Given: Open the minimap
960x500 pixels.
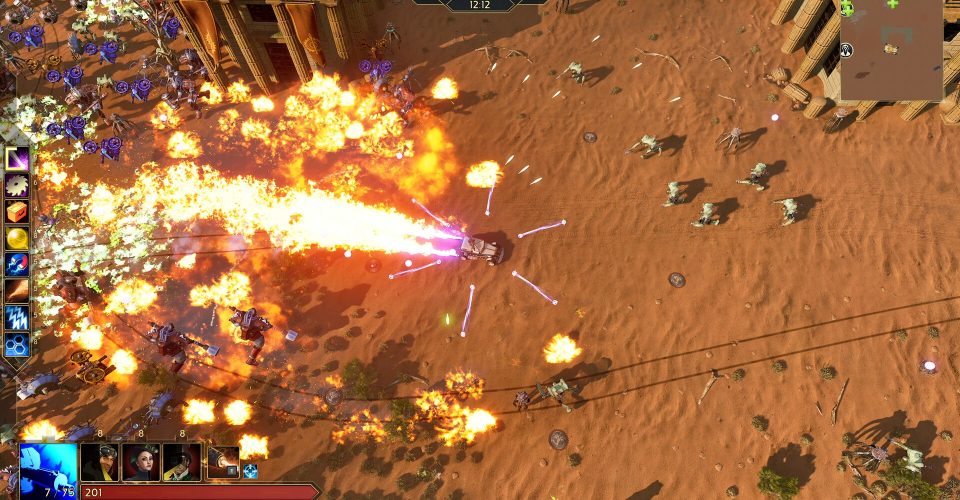Looking at the screenshot, I should [890, 50].
